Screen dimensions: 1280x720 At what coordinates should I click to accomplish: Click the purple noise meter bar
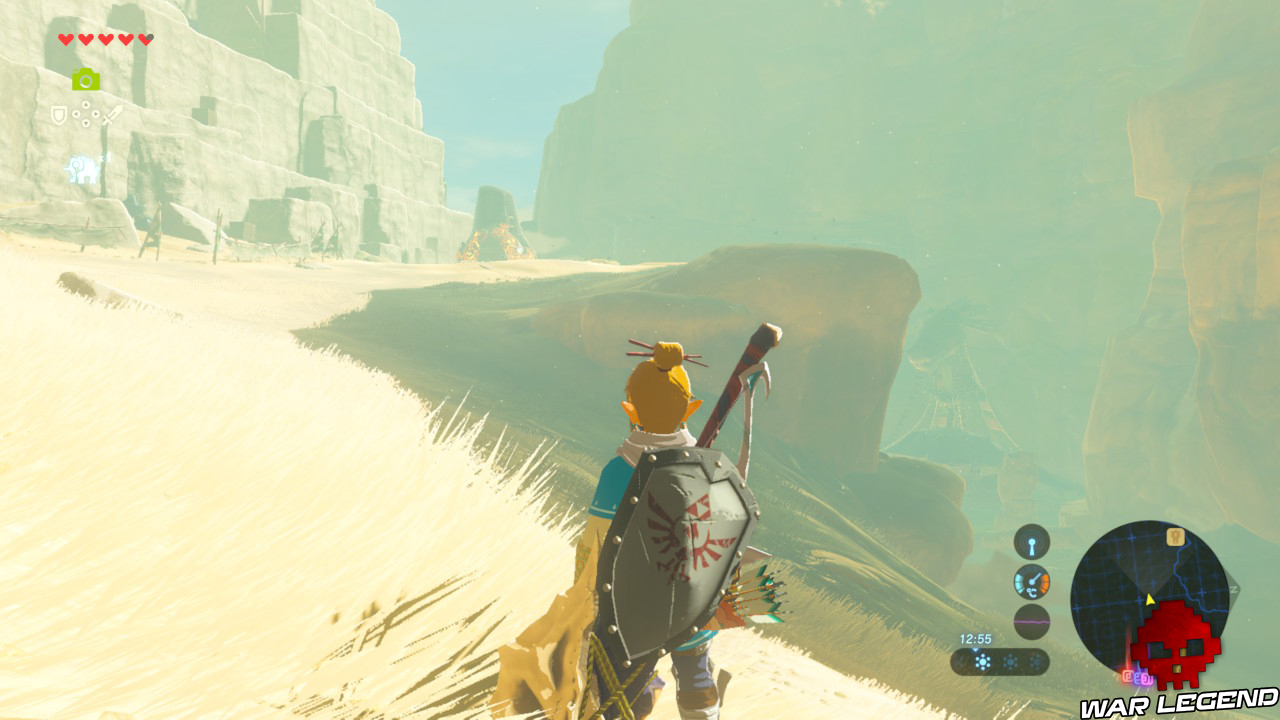coord(1031,621)
